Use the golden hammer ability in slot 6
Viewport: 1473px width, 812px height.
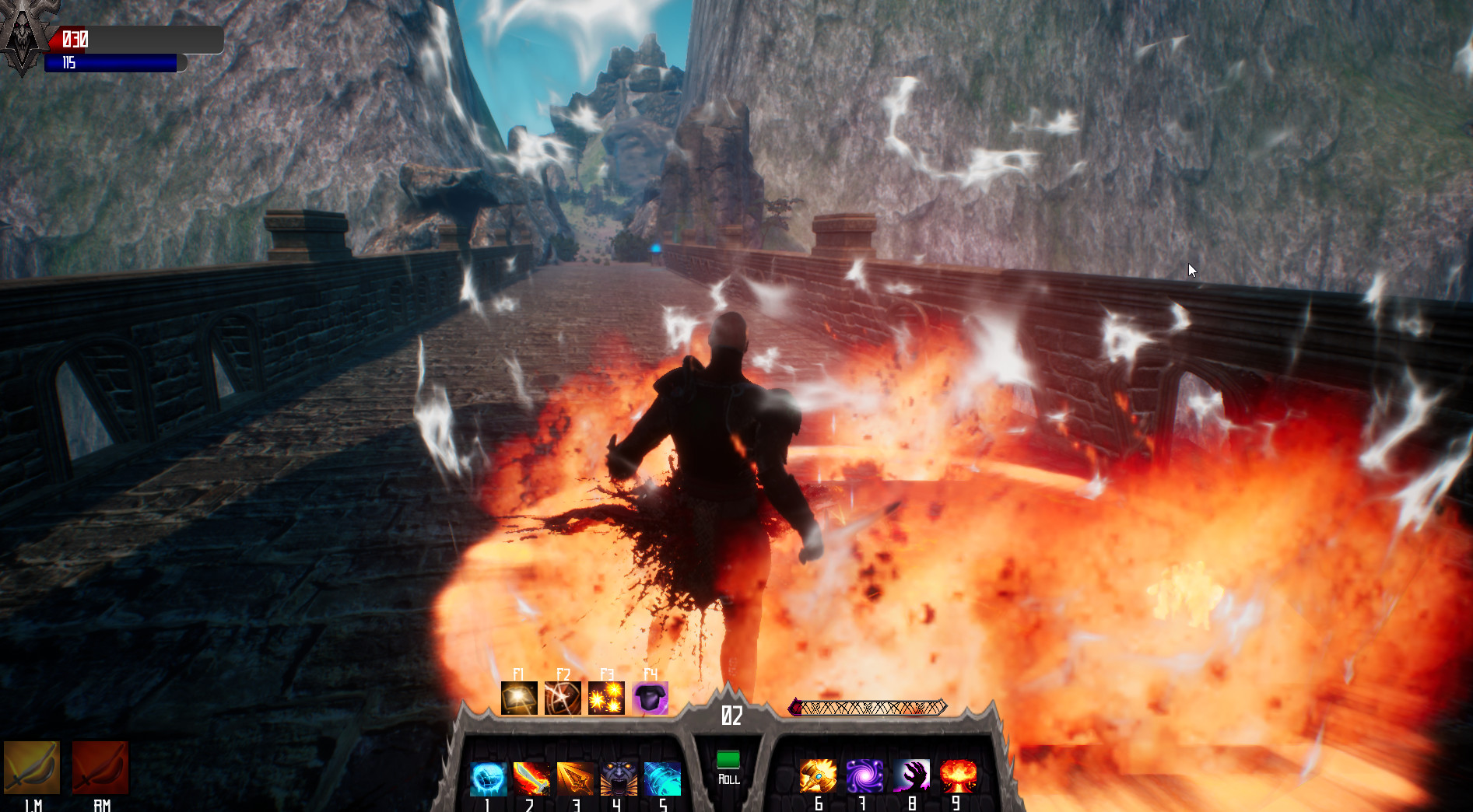[x=819, y=777]
